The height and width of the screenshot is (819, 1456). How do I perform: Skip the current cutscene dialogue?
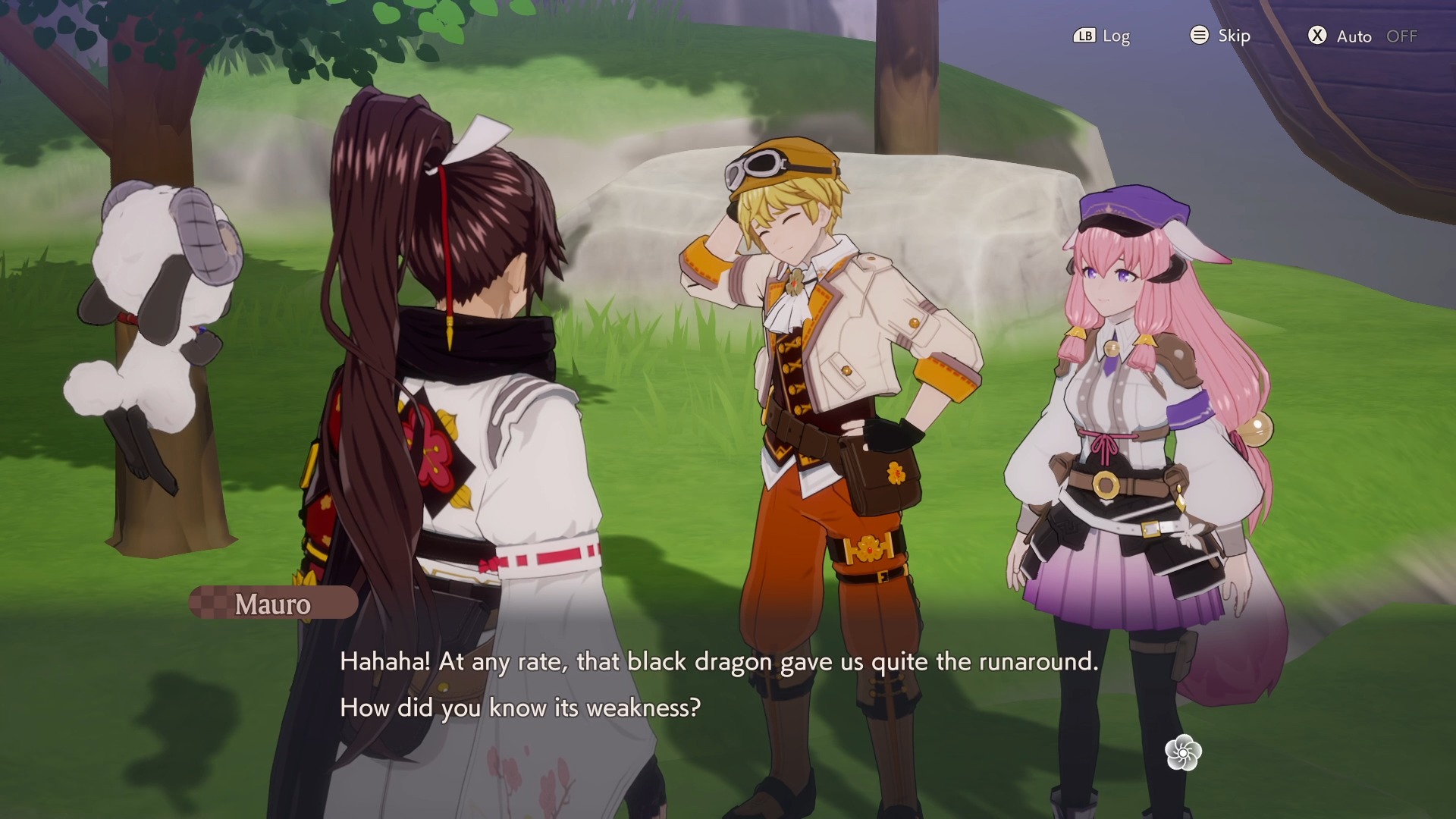pos(1220,36)
